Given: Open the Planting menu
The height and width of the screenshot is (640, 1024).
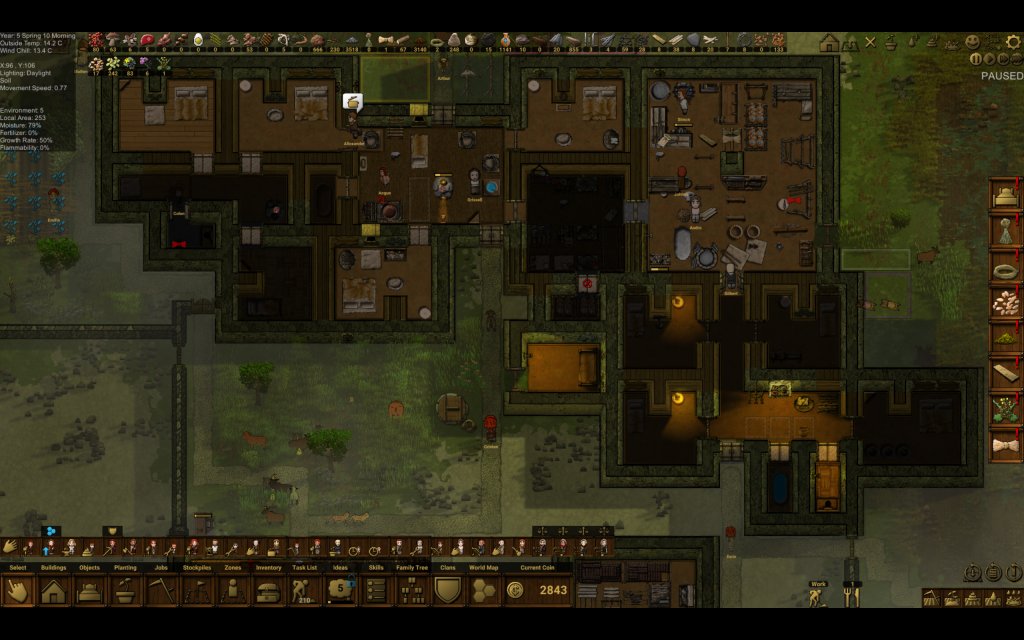Looking at the screenshot, I should coord(125,590).
